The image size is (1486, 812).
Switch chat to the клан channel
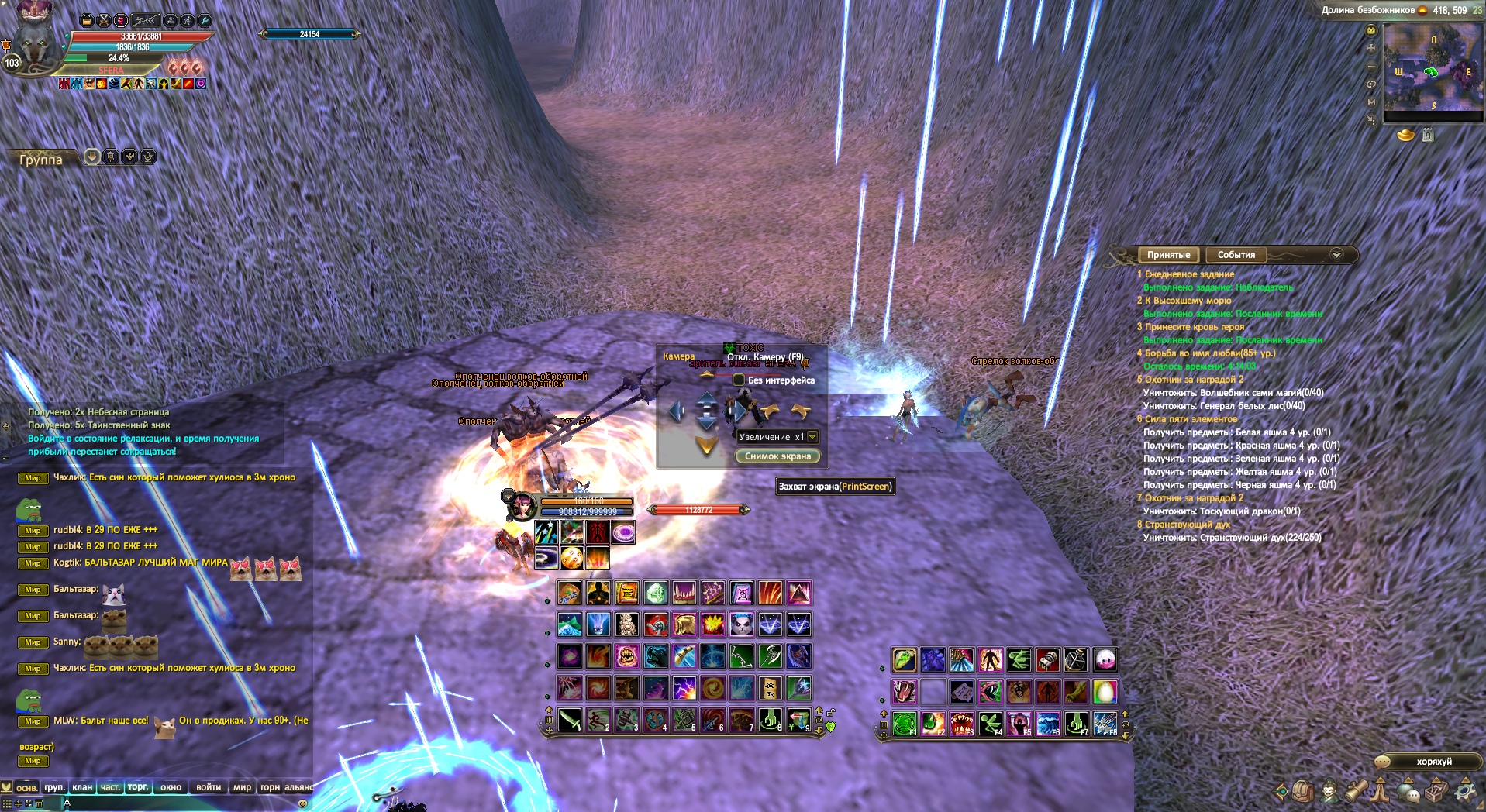(x=82, y=787)
